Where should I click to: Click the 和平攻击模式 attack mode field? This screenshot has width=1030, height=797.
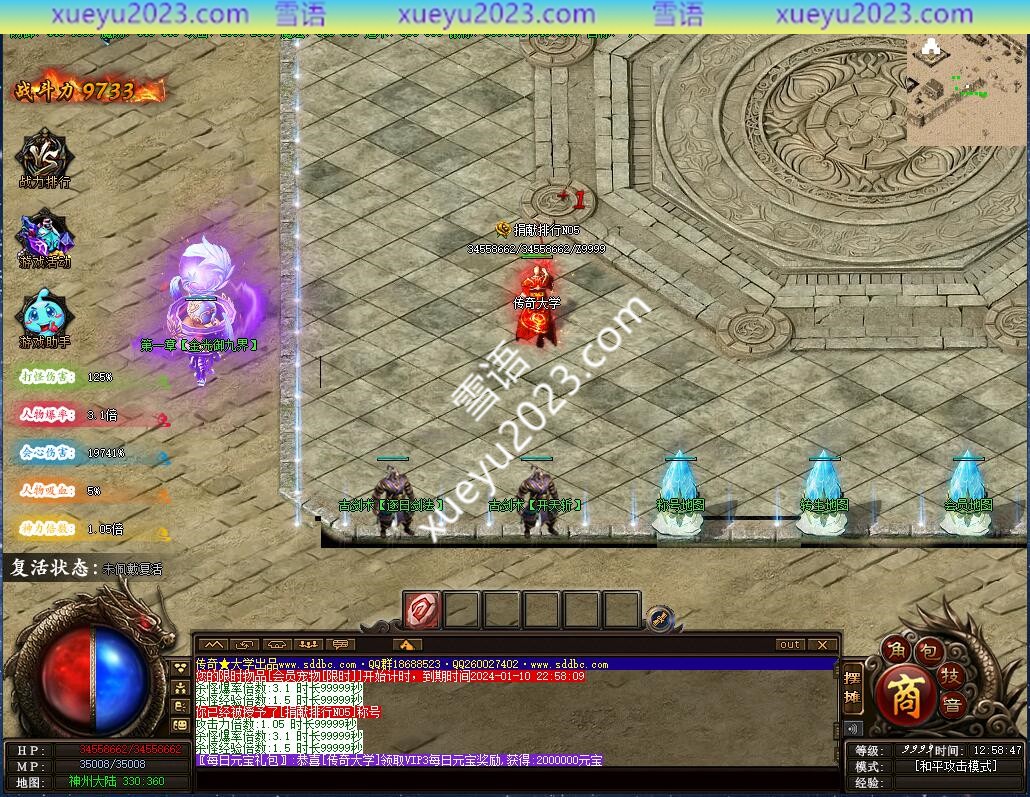[955, 766]
